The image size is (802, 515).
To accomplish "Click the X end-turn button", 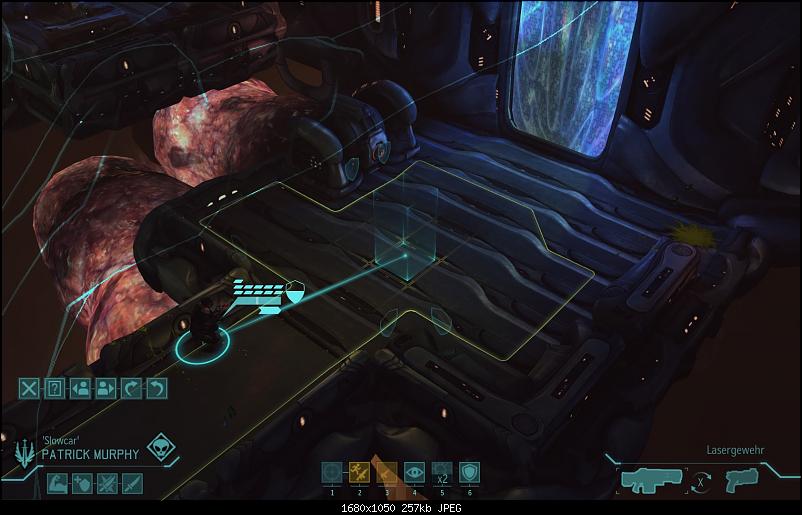I will tap(31, 388).
